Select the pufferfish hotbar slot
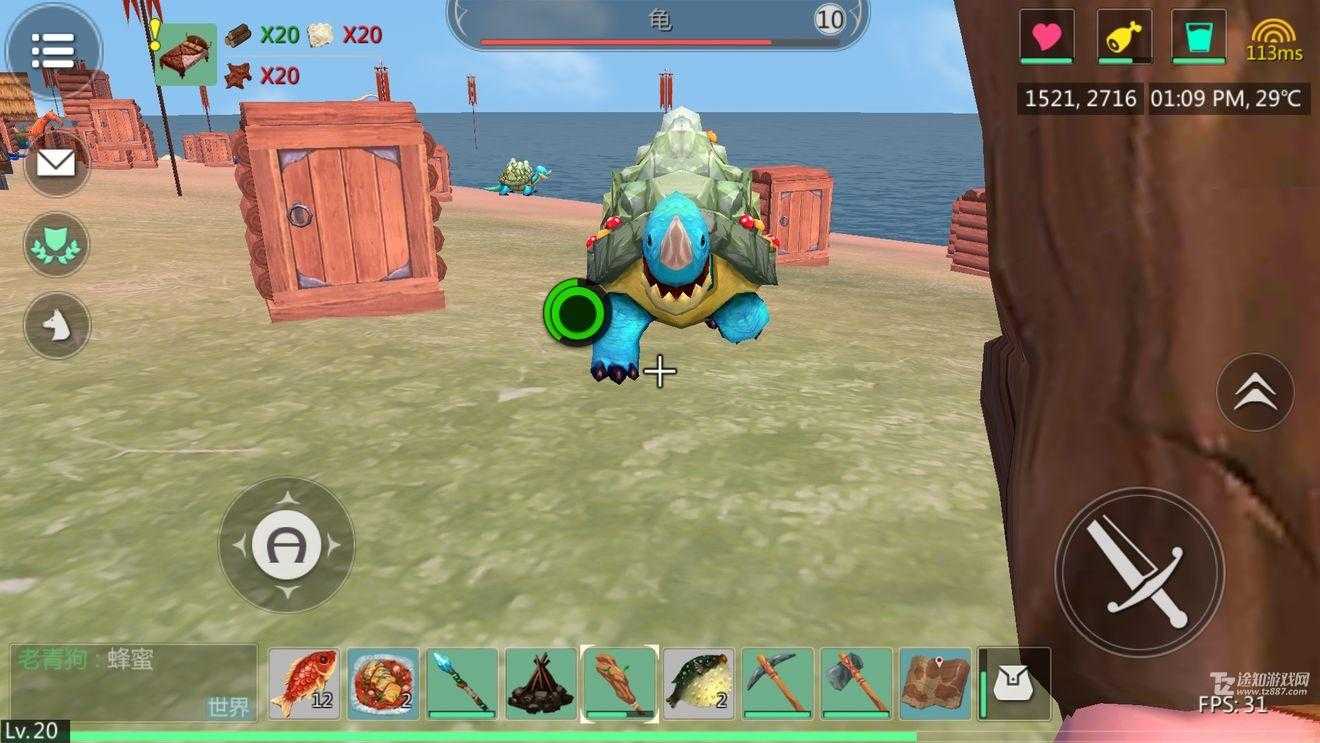Image resolution: width=1320 pixels, height=743 pixels. click(x=699, y=684)
